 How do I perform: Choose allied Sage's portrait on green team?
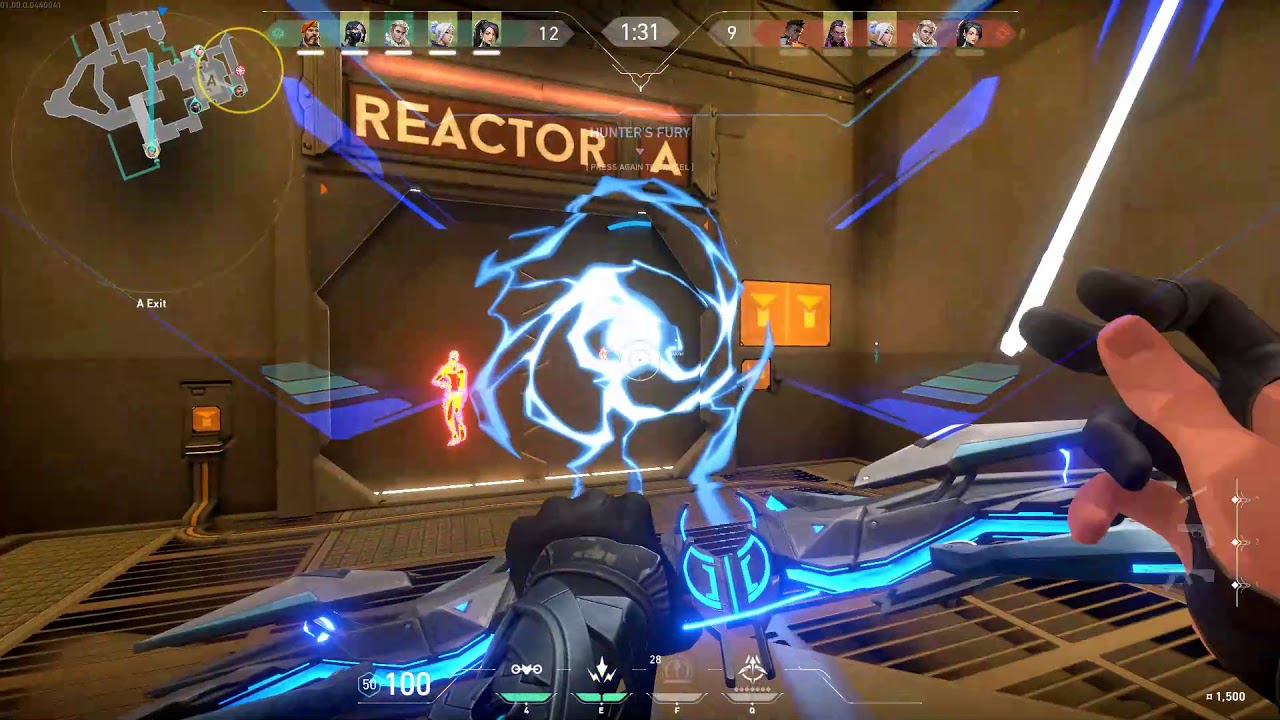[x=486, y=34]
